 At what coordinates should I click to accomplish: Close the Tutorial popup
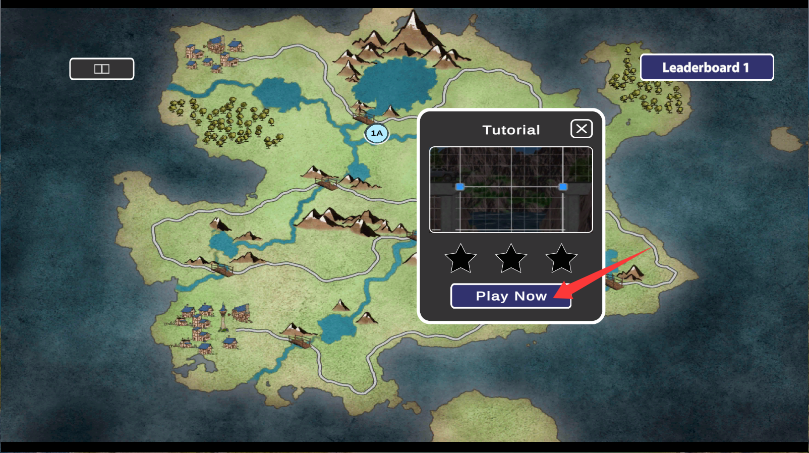(x=581, y=128)
